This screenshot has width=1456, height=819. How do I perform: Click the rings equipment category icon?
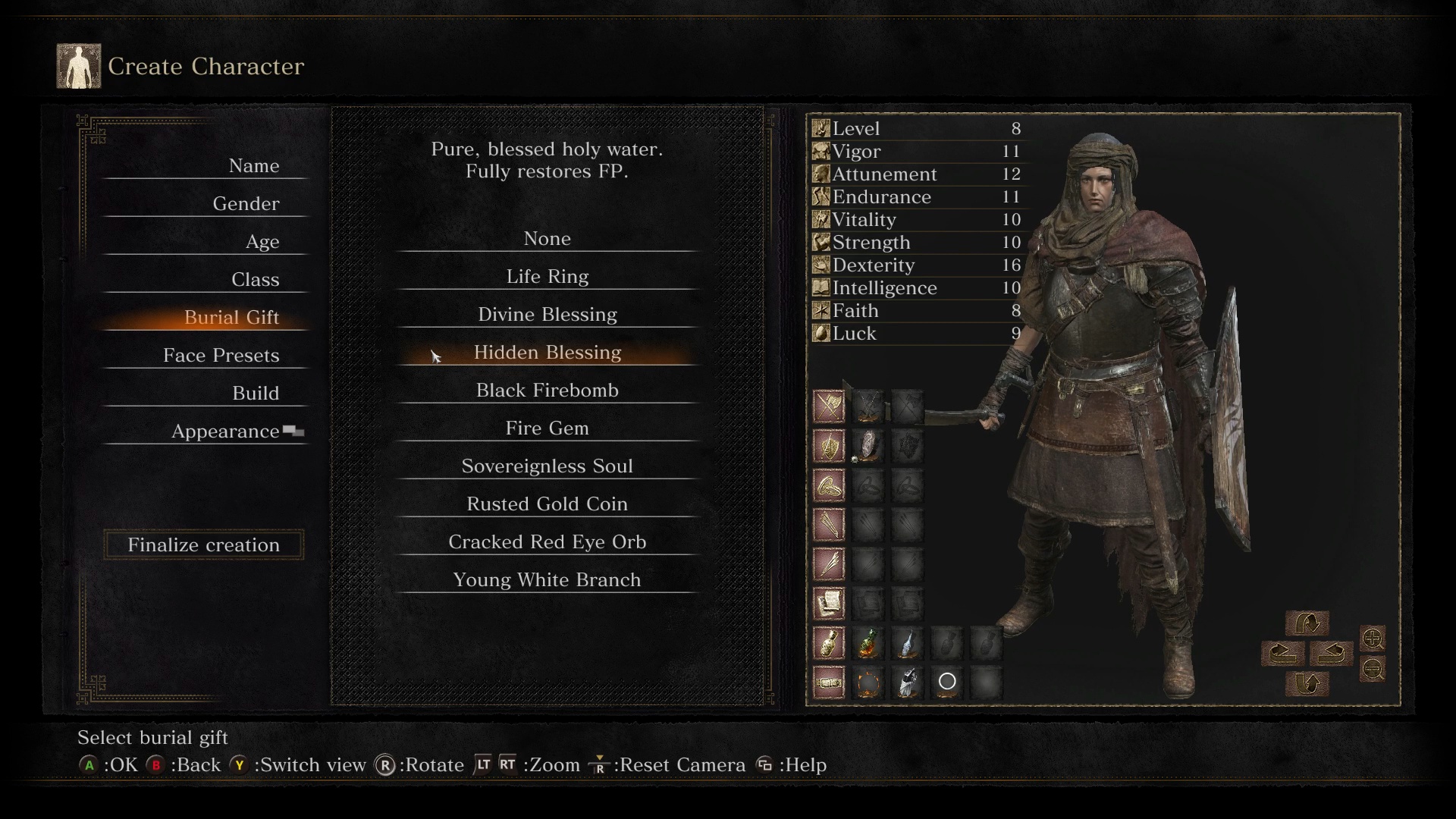(829, 485)
